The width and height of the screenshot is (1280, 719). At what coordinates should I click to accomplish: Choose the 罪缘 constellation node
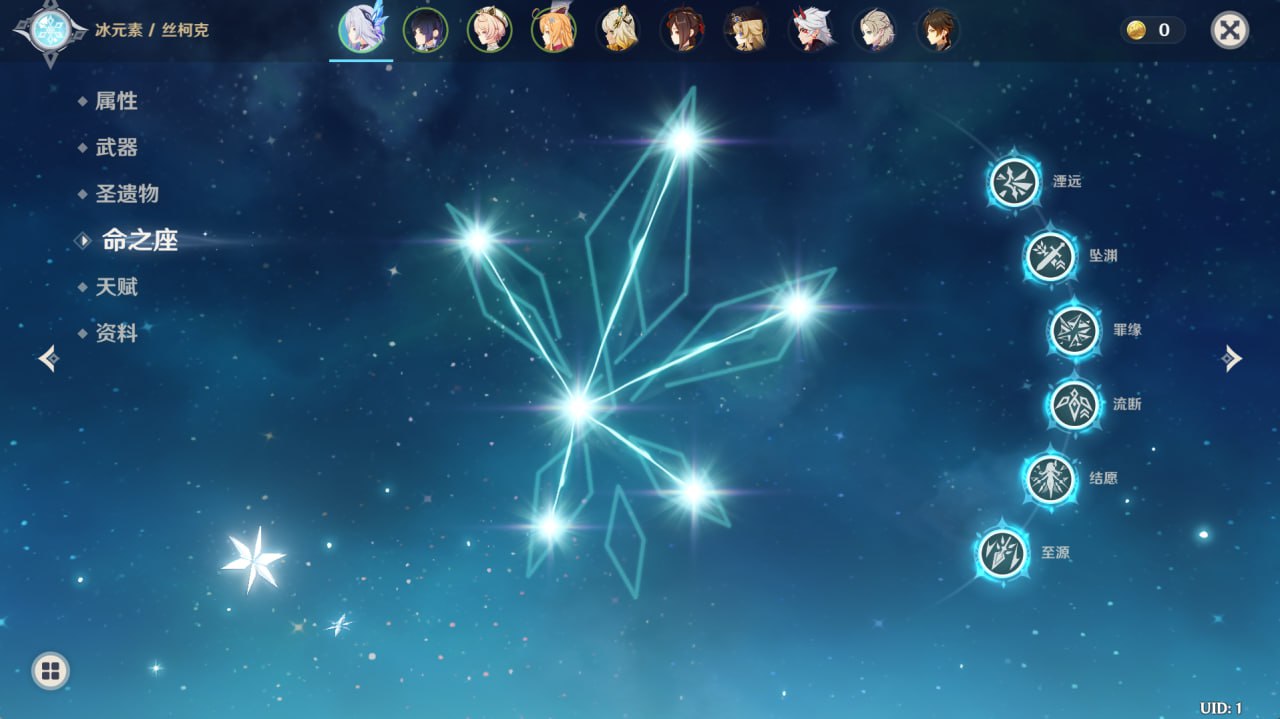pos(1074,330)
